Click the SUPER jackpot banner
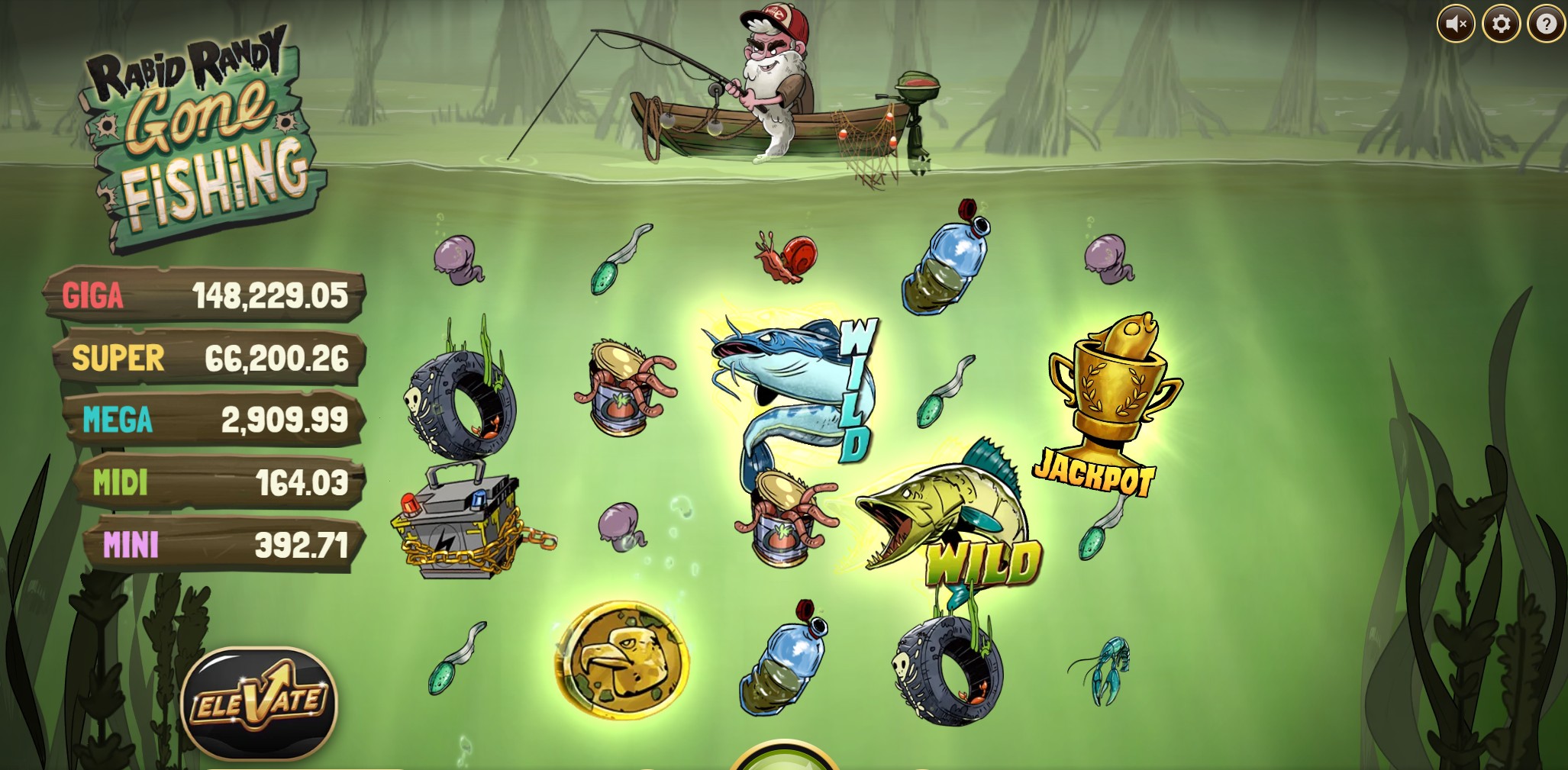The width and height of the screenshot is (1568, 770). pyautogui.click(x=206, y=356)
